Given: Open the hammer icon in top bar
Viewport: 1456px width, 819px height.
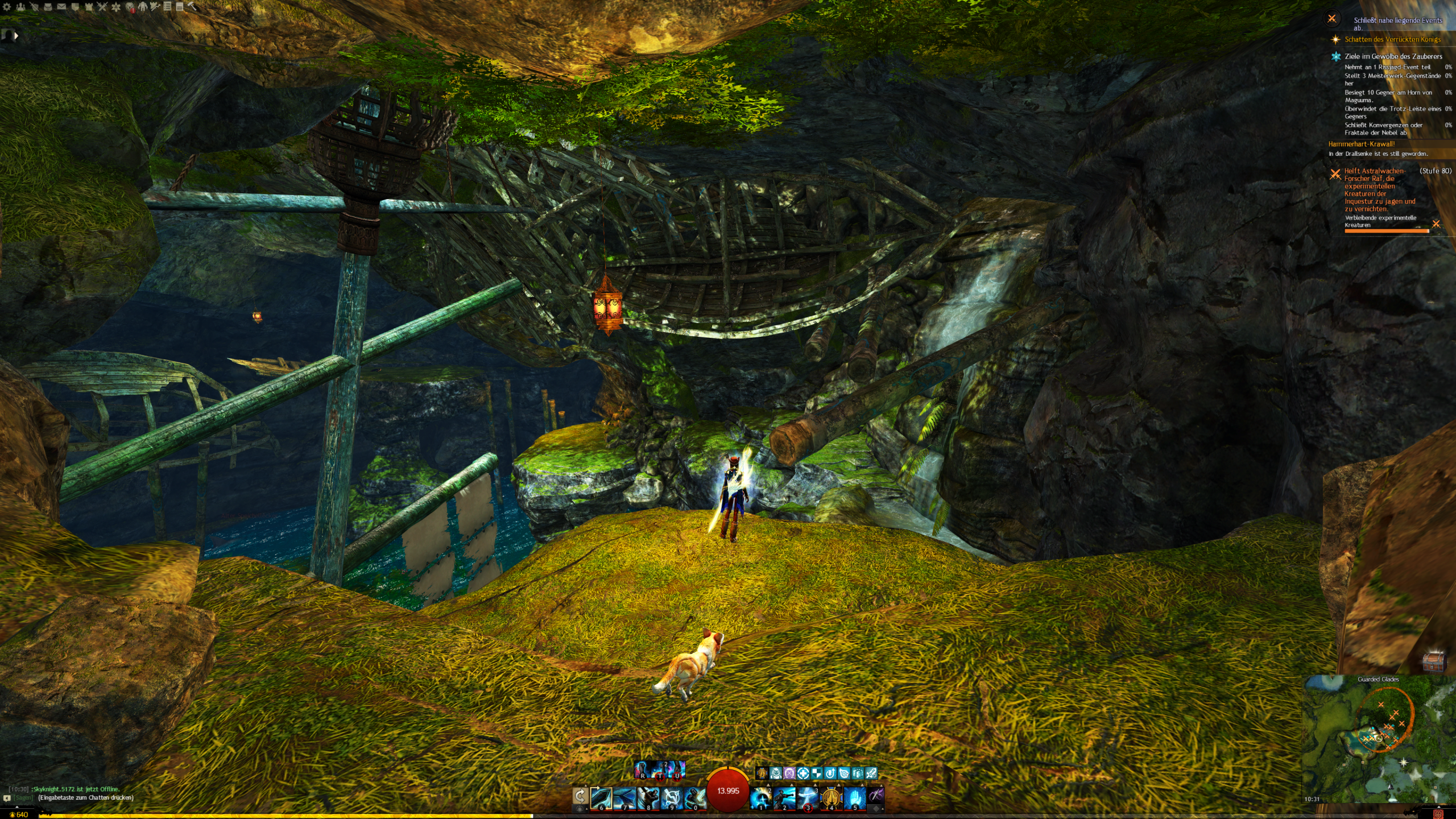Looking at the screenshot, I should (x=192, y=6).
